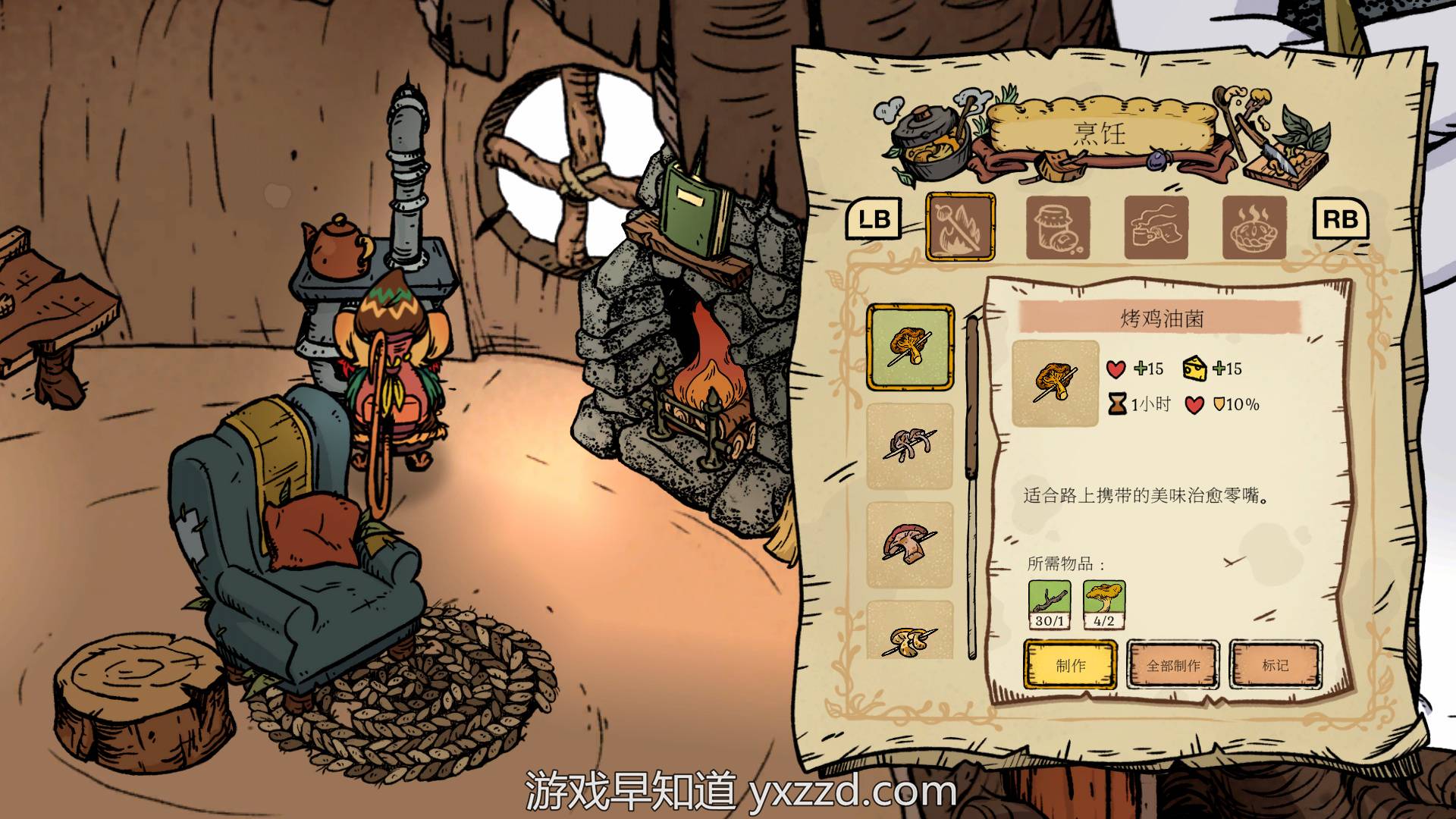Pick the red-capped mushroom skewer recipe
The image size is (1456, 819).
point(910,544)
